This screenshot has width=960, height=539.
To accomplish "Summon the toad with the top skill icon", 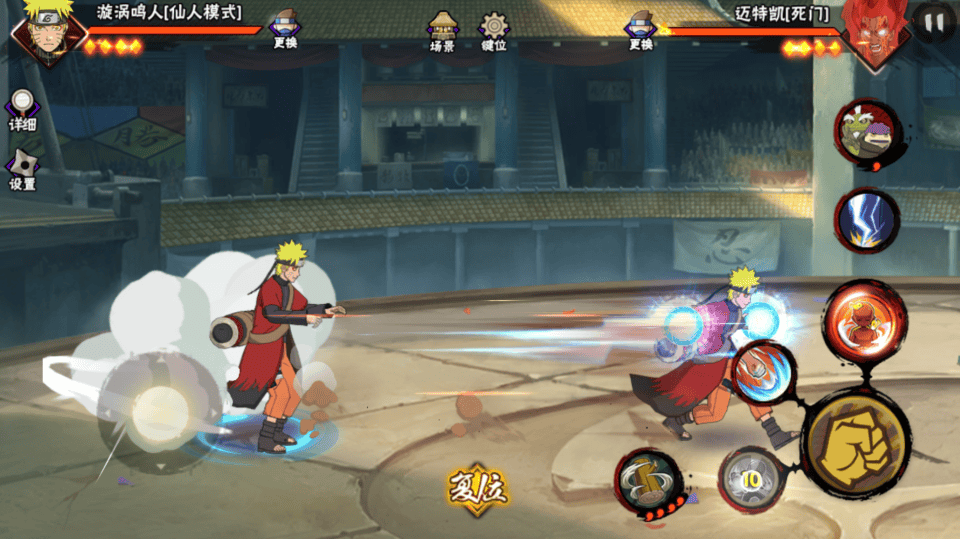I will click(867, 134).
